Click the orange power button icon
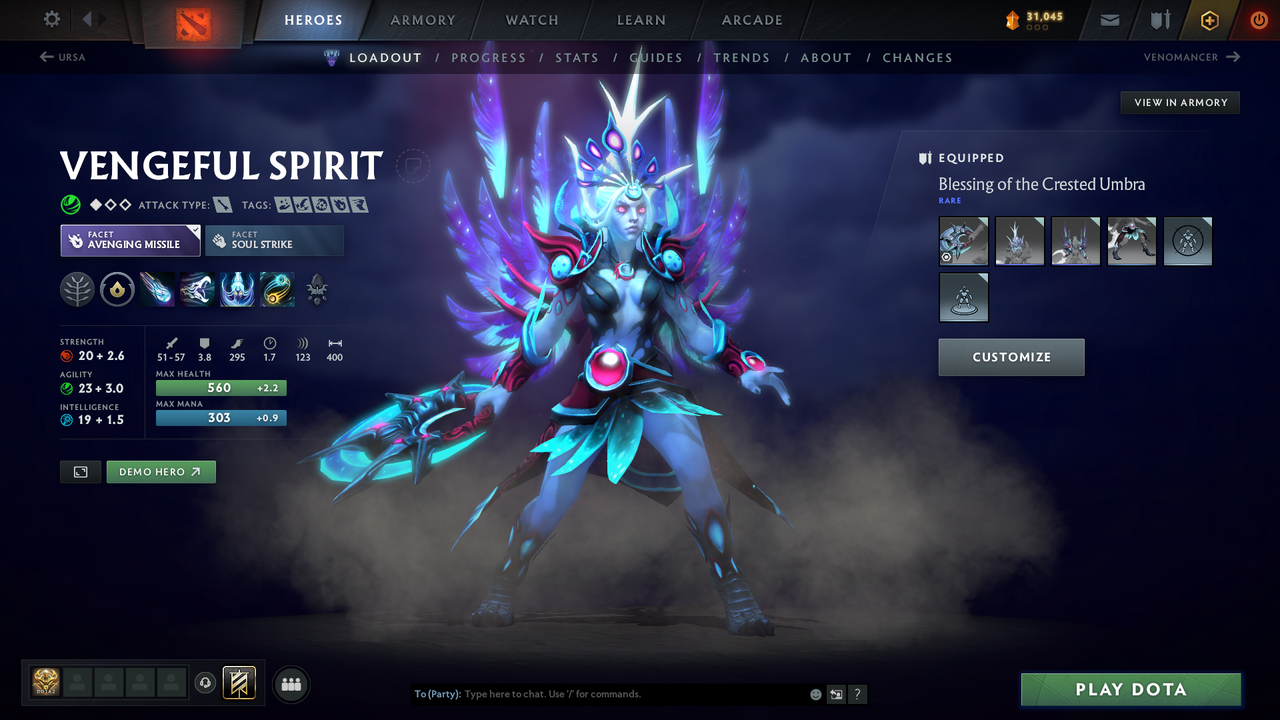Image resolution: width=1280 pixels, height=720 pixels. click(1257, 19)
